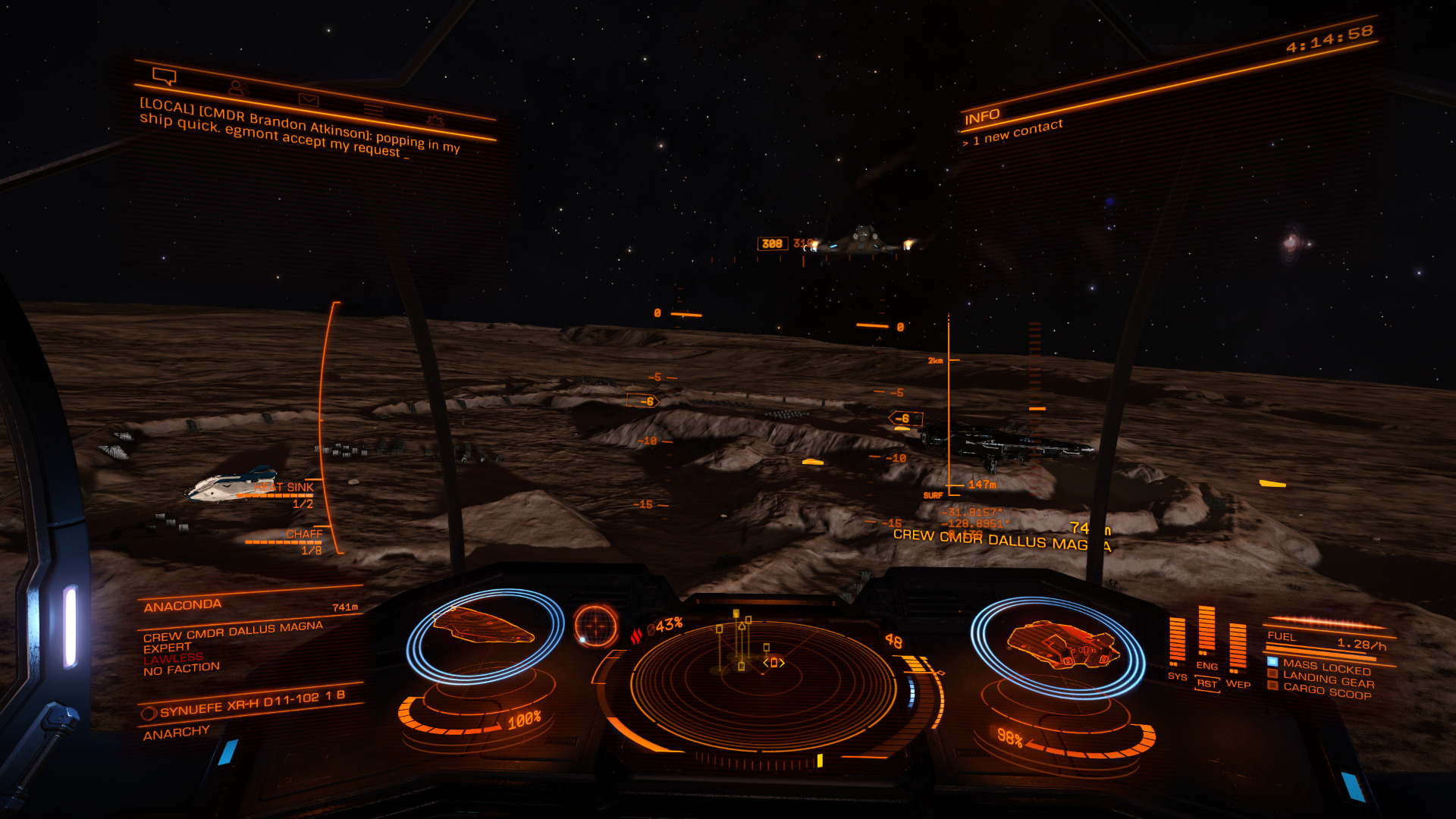Toggle the Cargo Scoop indicator
Screen dimensions: 1456x819
point(1326,690)
